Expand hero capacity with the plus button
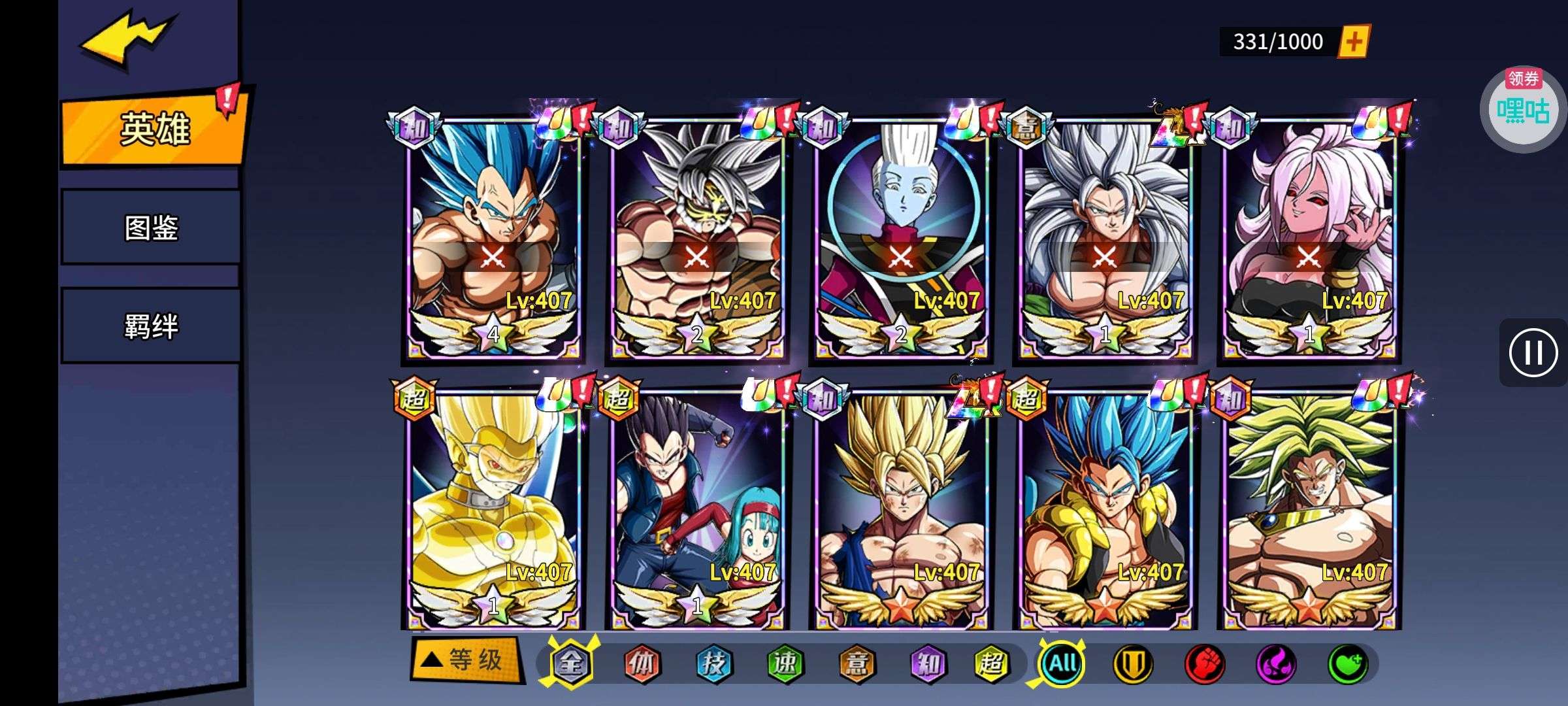 coord(1354,42)
